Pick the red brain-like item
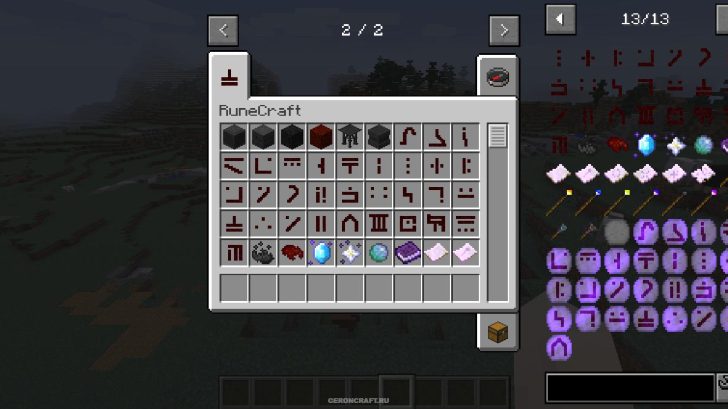The width and height of the screenshot is (728, 409). pos(291,252)
